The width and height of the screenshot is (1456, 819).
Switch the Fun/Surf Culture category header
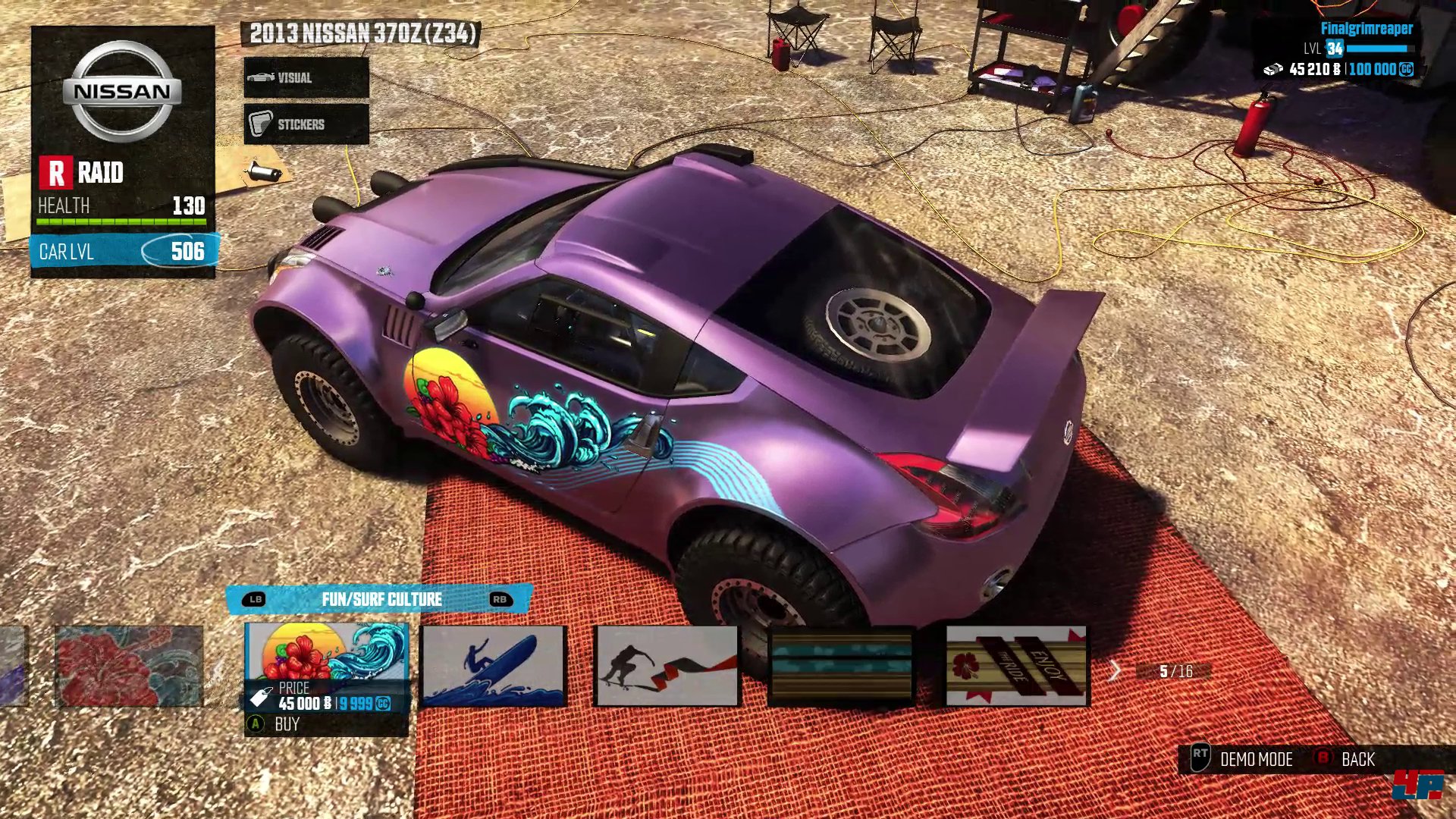[x=381, y=599]
